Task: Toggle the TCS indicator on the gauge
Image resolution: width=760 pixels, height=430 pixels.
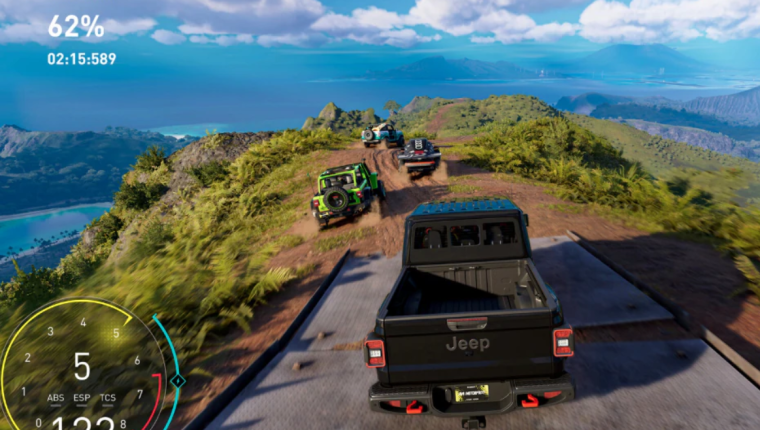Action: 107,397
